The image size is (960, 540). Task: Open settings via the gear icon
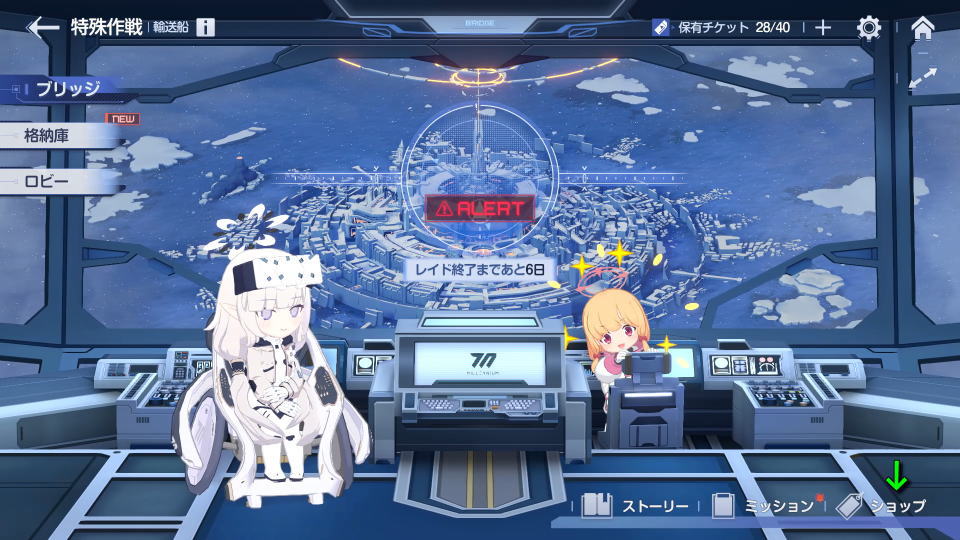tap(869, 27)
